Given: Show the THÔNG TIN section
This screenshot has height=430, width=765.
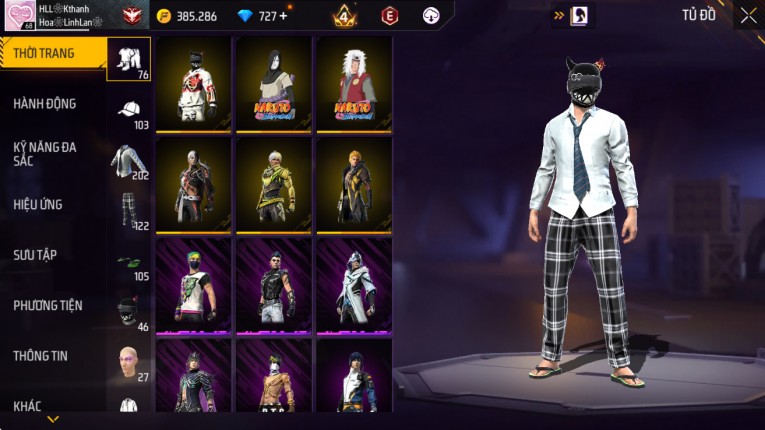Looking at the screenshot, I should click(41, 355).
